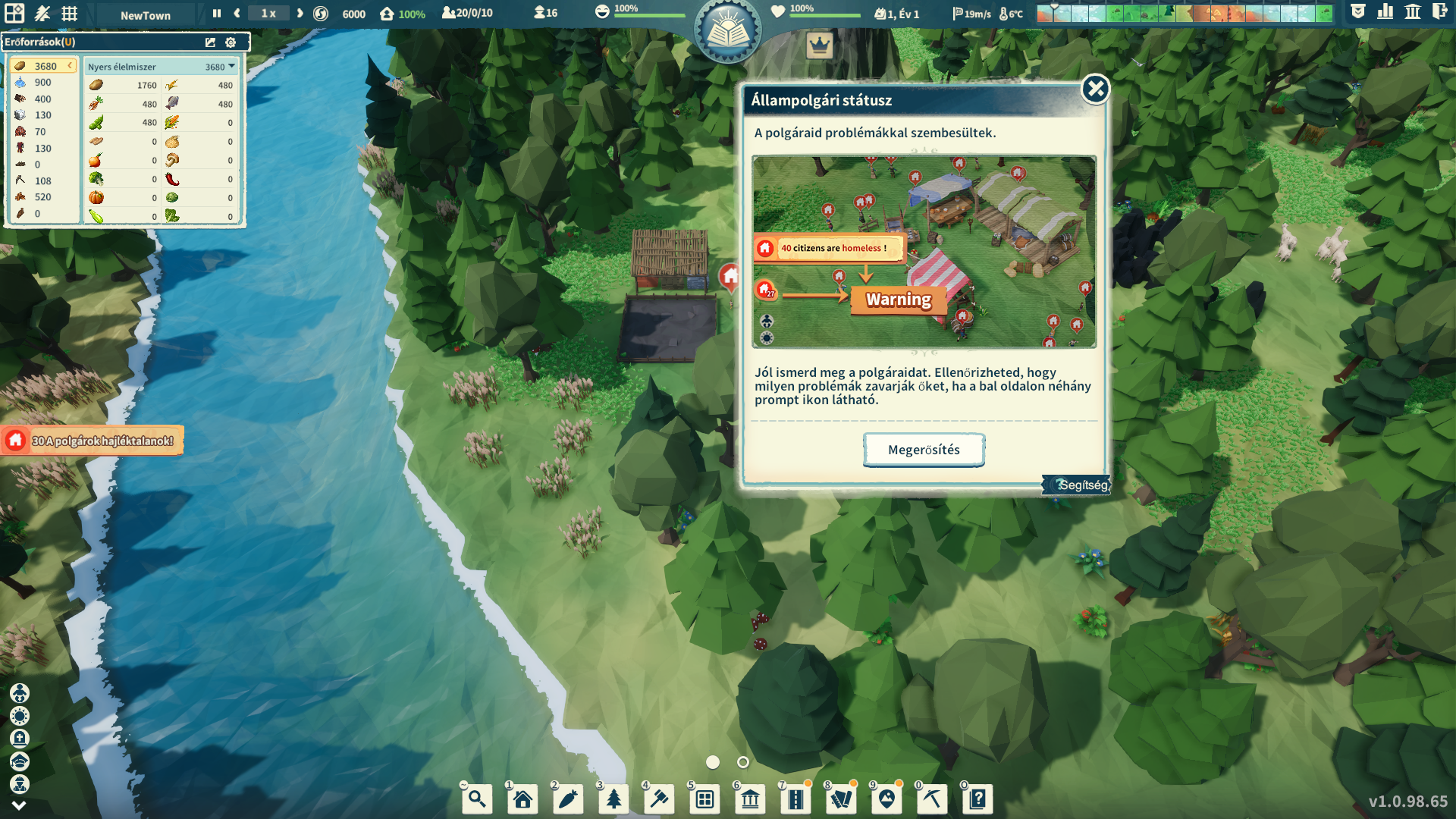Pause the game simulation

217,14
